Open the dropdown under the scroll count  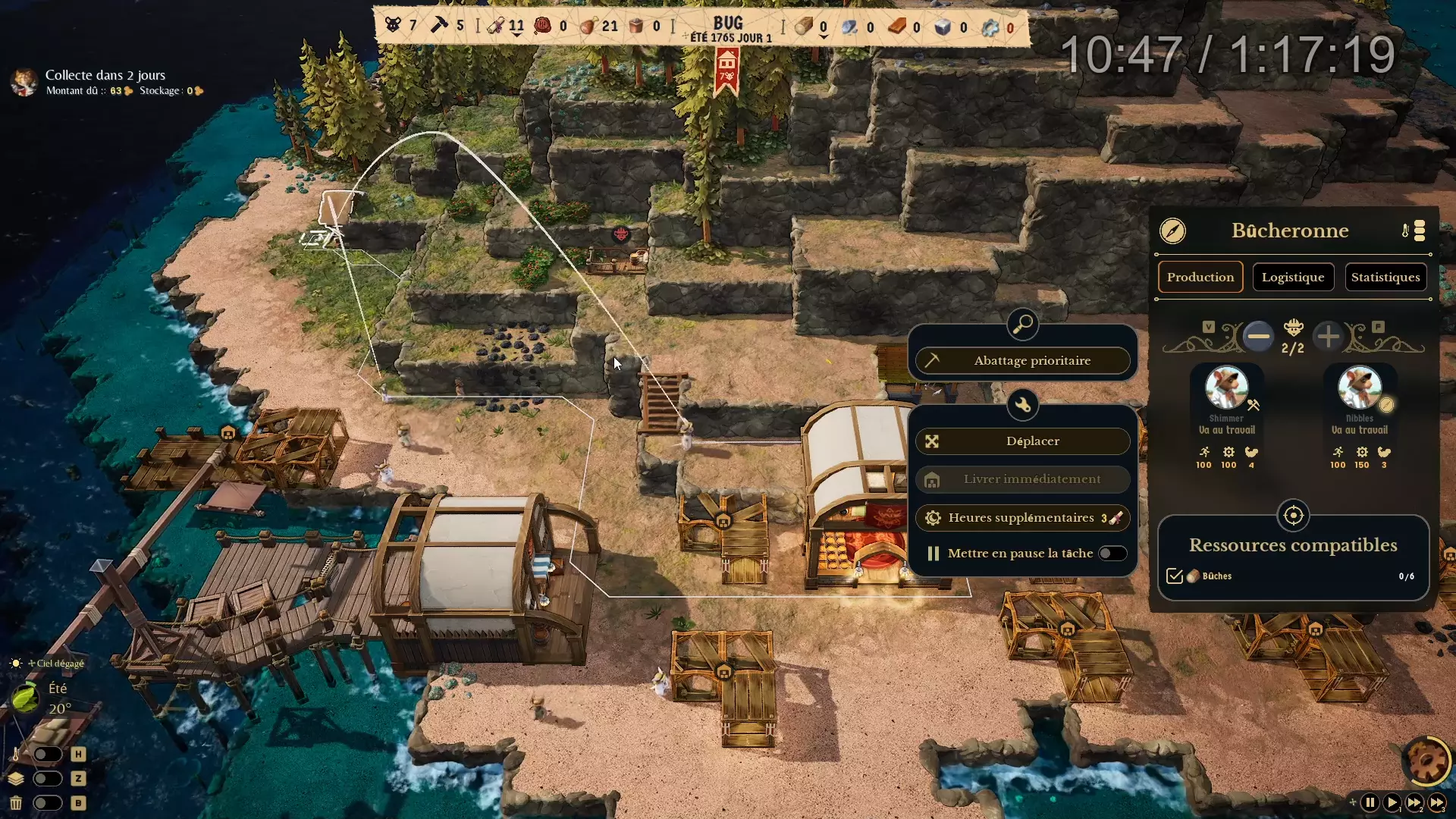click(516, 34)
